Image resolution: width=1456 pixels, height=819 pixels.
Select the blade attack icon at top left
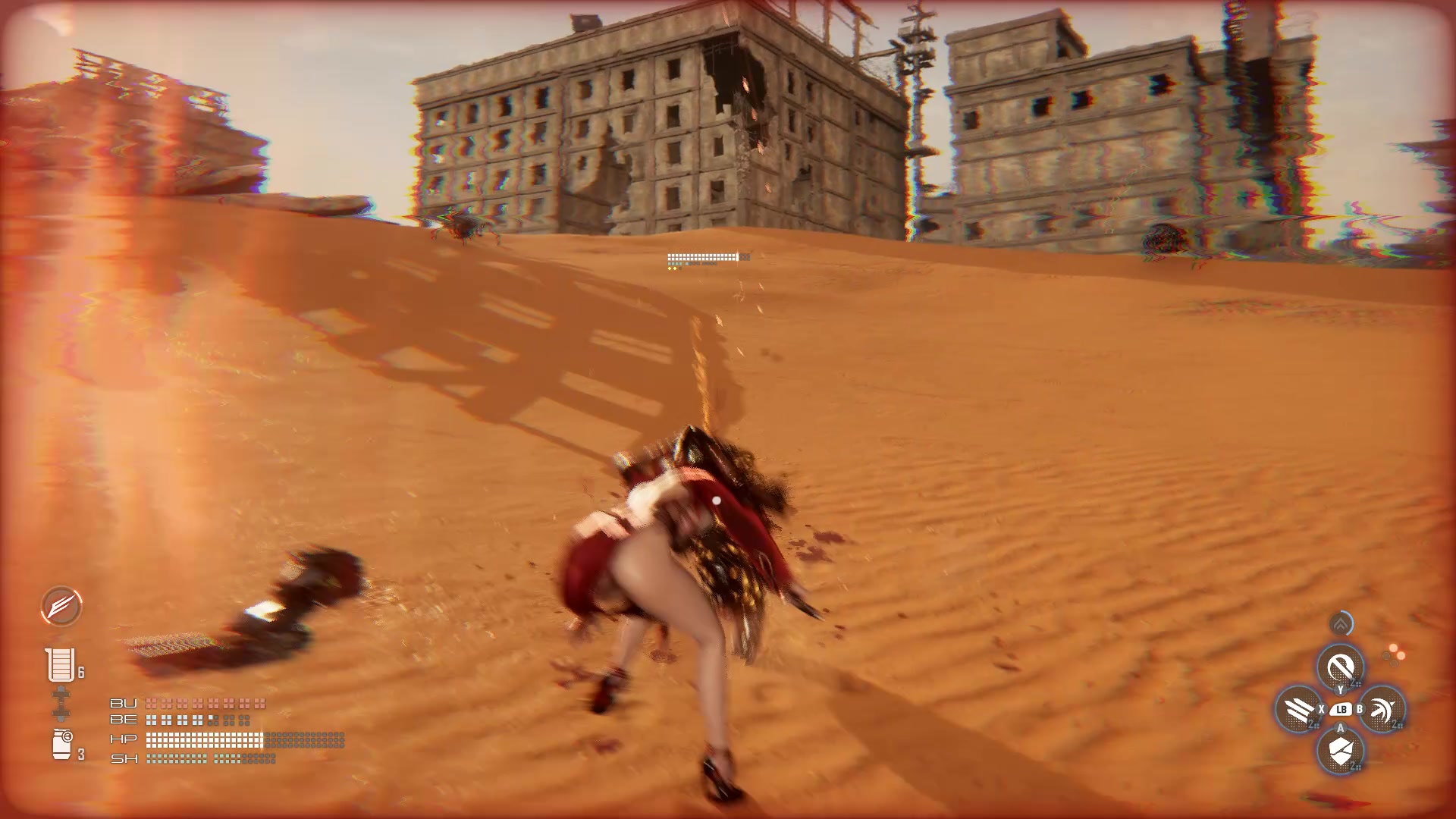coord(61,607)
